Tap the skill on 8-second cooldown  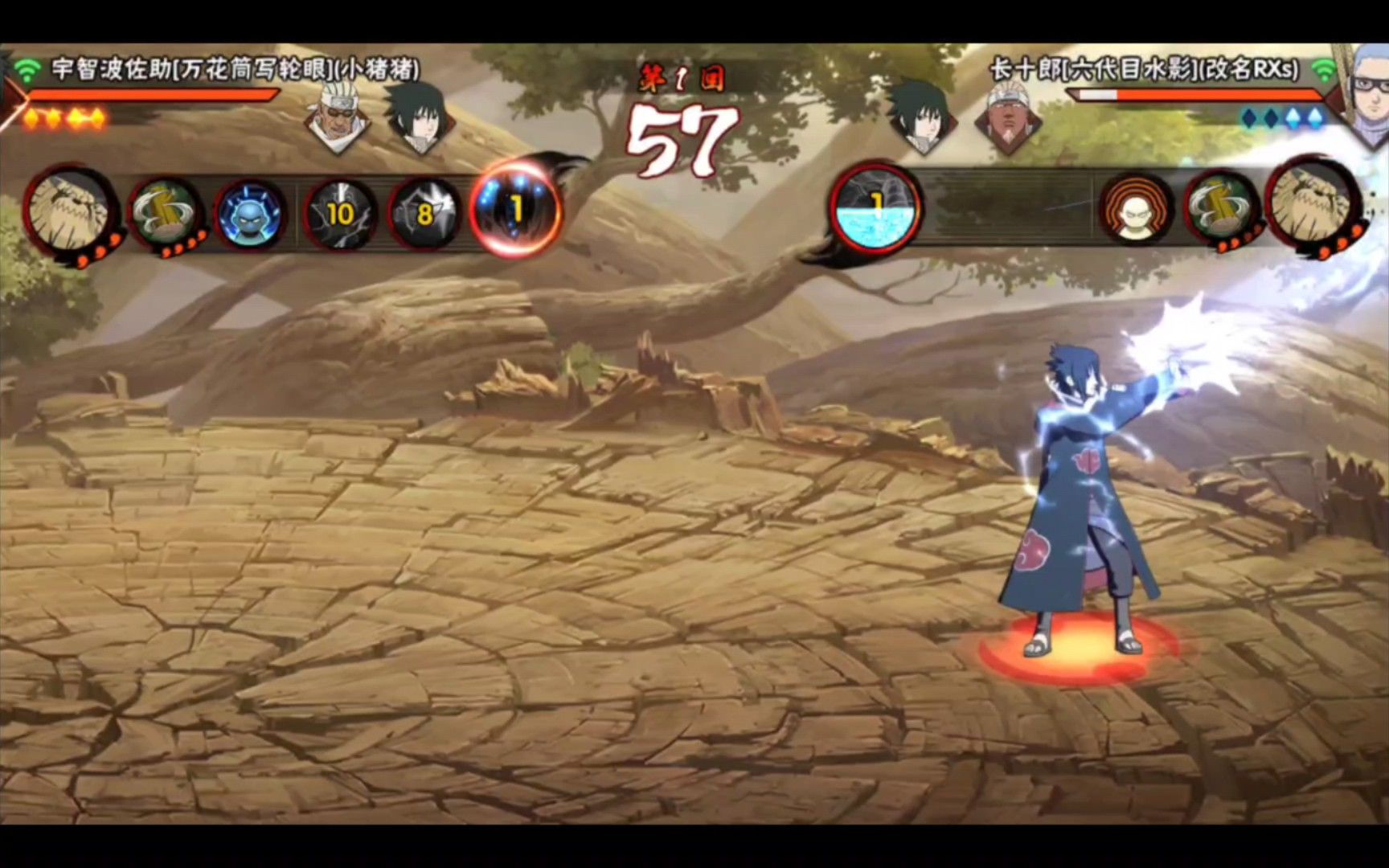[x=424, y=214]
